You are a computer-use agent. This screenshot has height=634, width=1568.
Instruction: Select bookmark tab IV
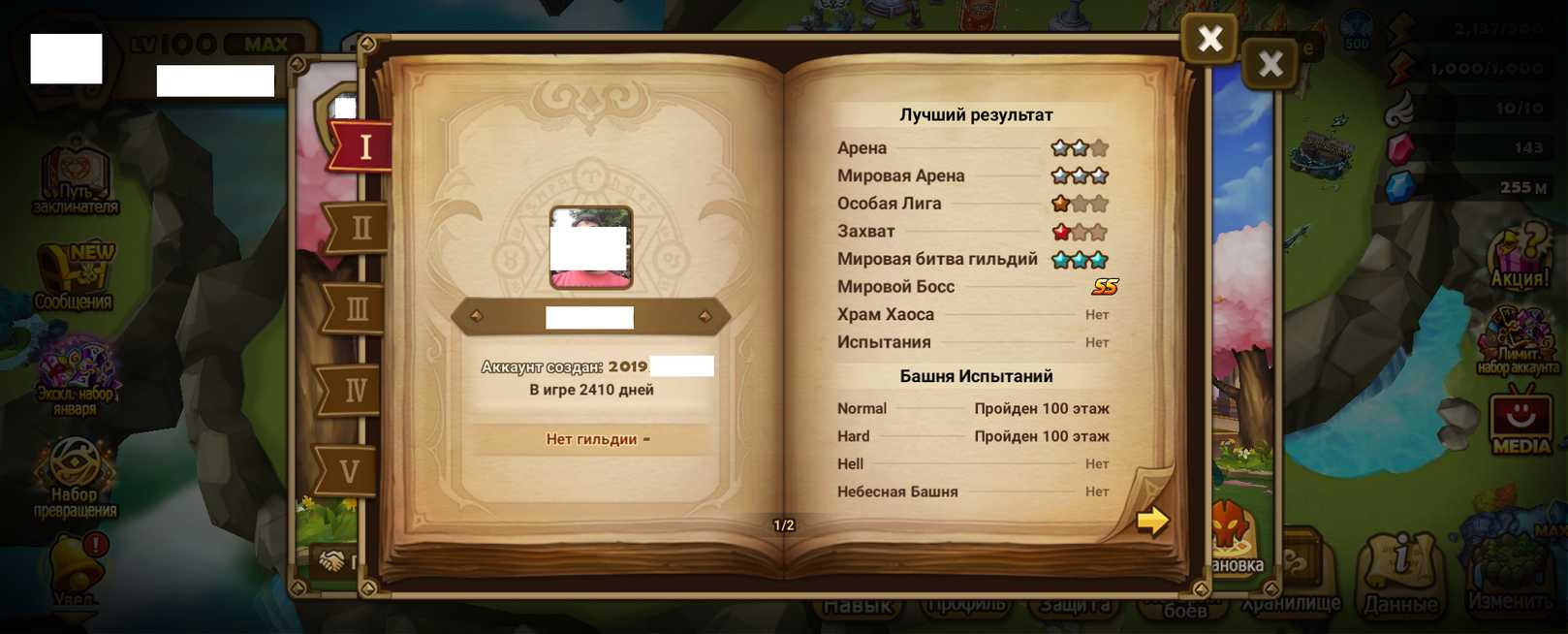[x=354, y=391]
